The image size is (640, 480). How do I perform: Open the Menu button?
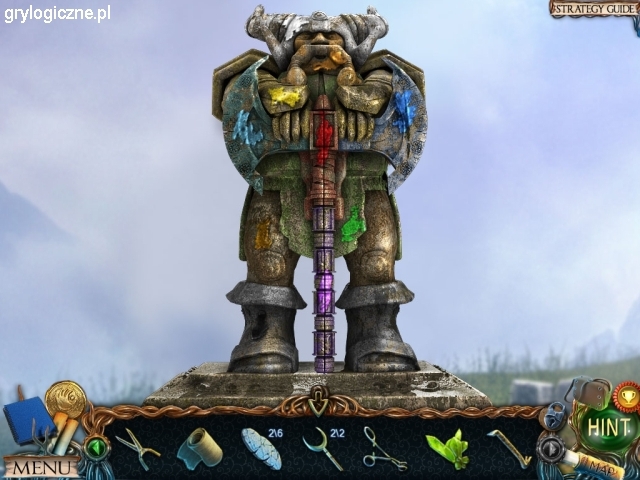pyautogui.click(x=42, y=467)
